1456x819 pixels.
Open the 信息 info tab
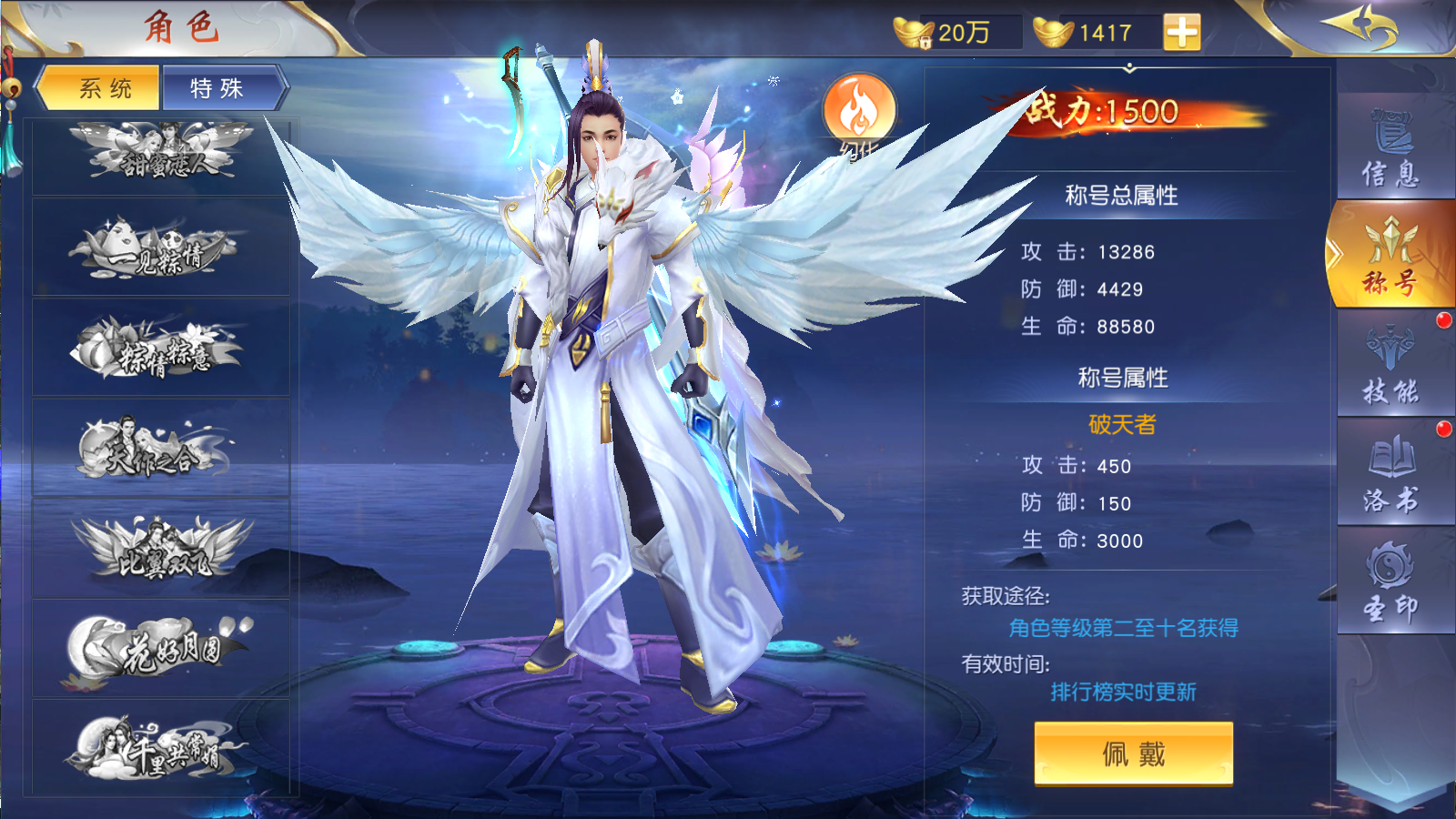click(1390, 147)
